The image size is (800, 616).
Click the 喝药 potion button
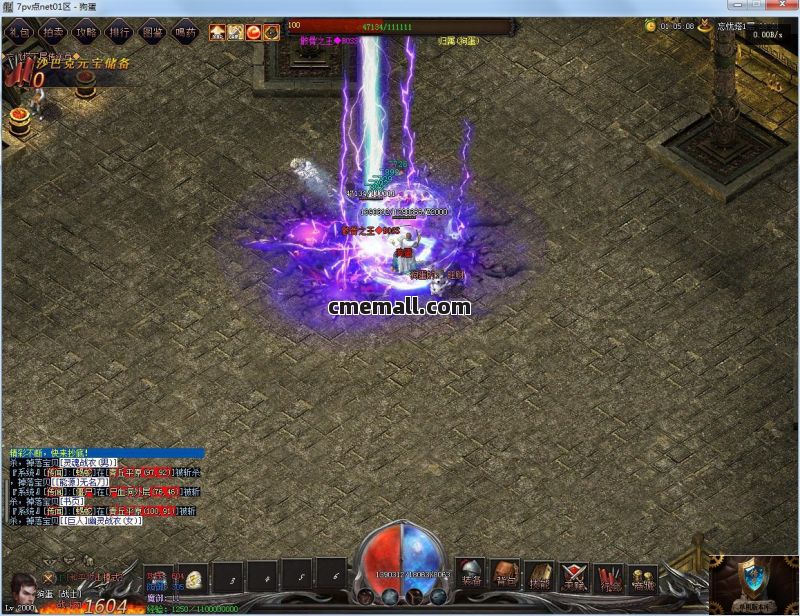185,31
